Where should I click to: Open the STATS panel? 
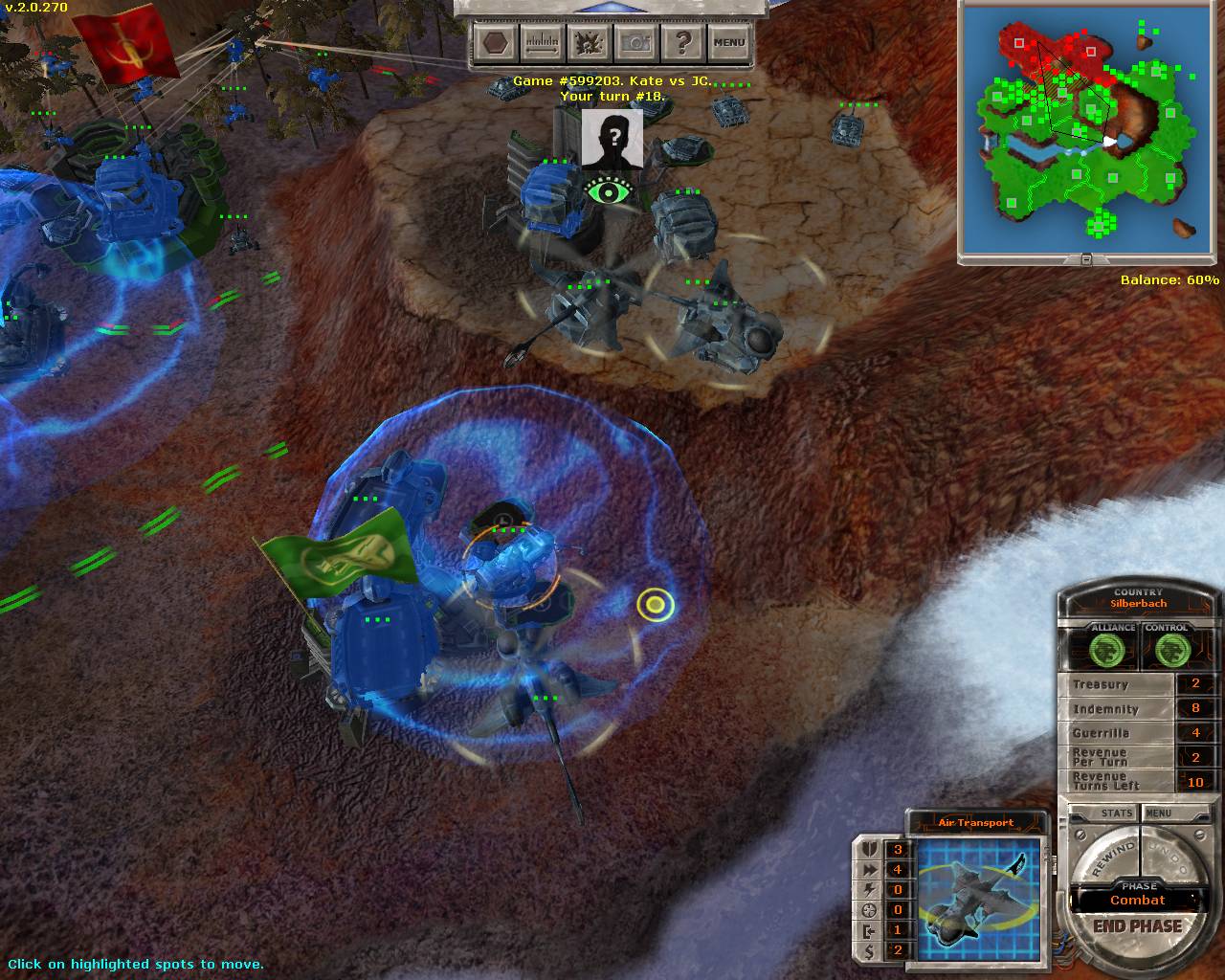coord(1116,813)
